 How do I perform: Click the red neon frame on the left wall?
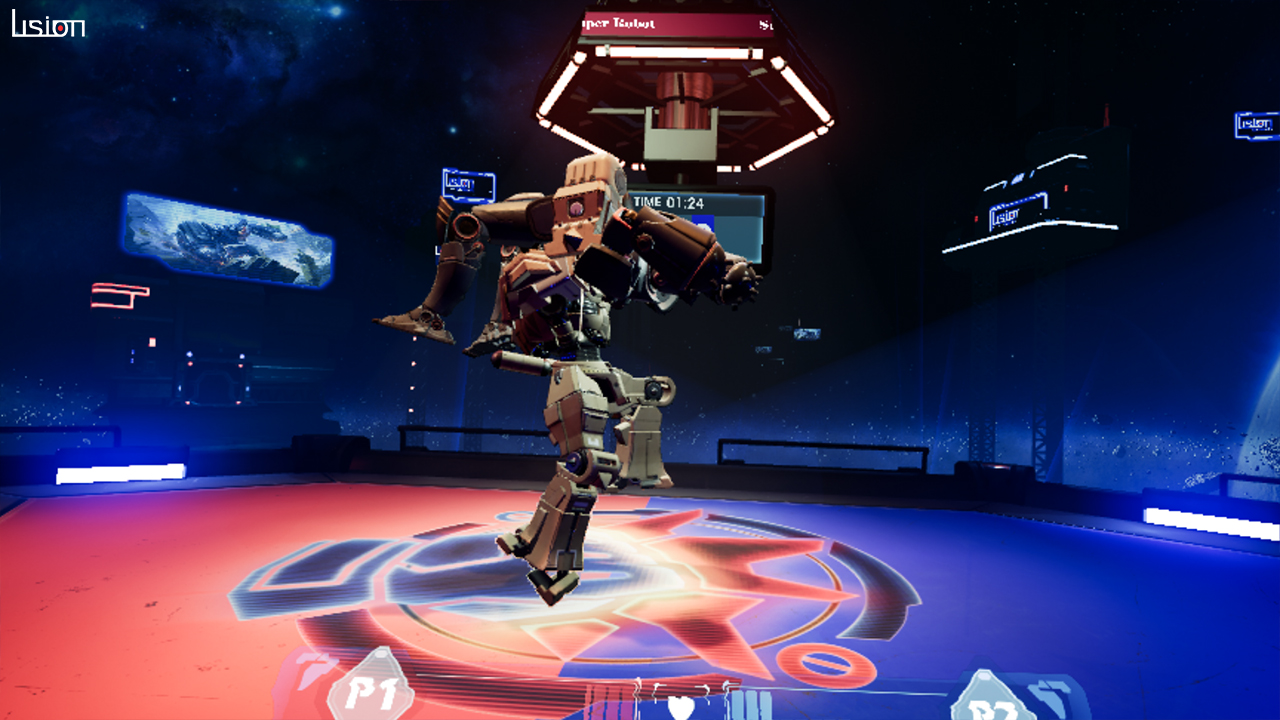tap(120, 297)
